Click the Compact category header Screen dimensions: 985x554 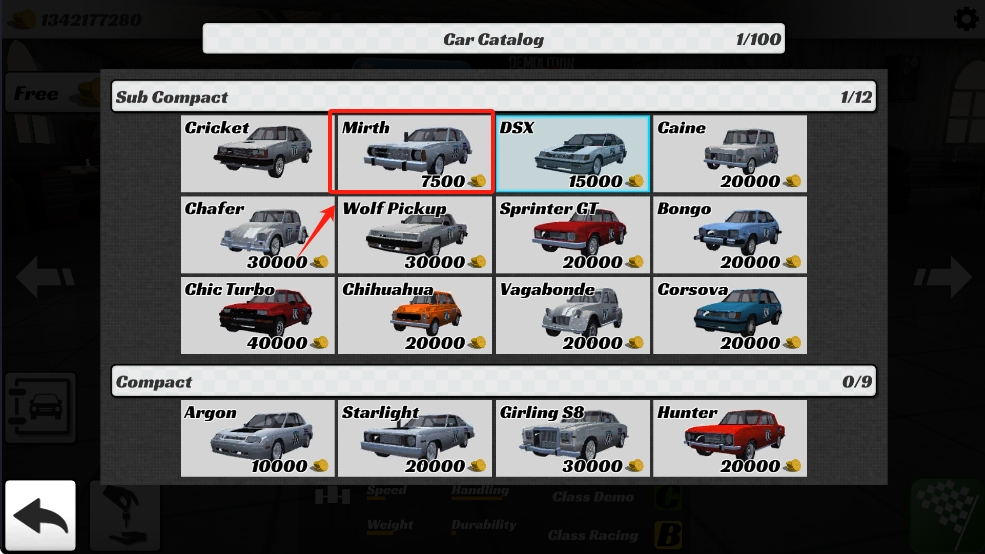493,382
